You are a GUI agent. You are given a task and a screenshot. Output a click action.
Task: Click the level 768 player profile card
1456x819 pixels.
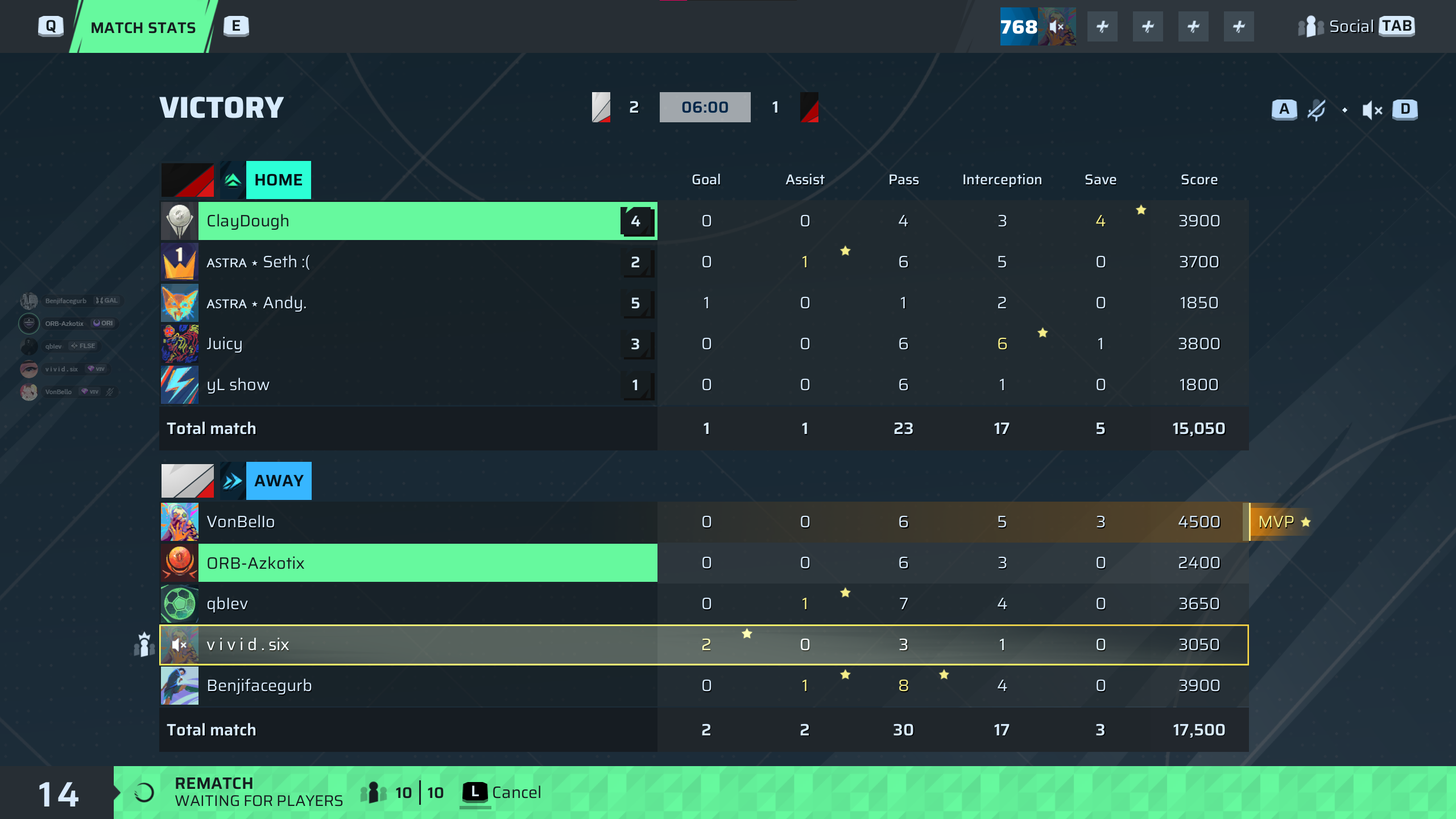(1037, 27)
